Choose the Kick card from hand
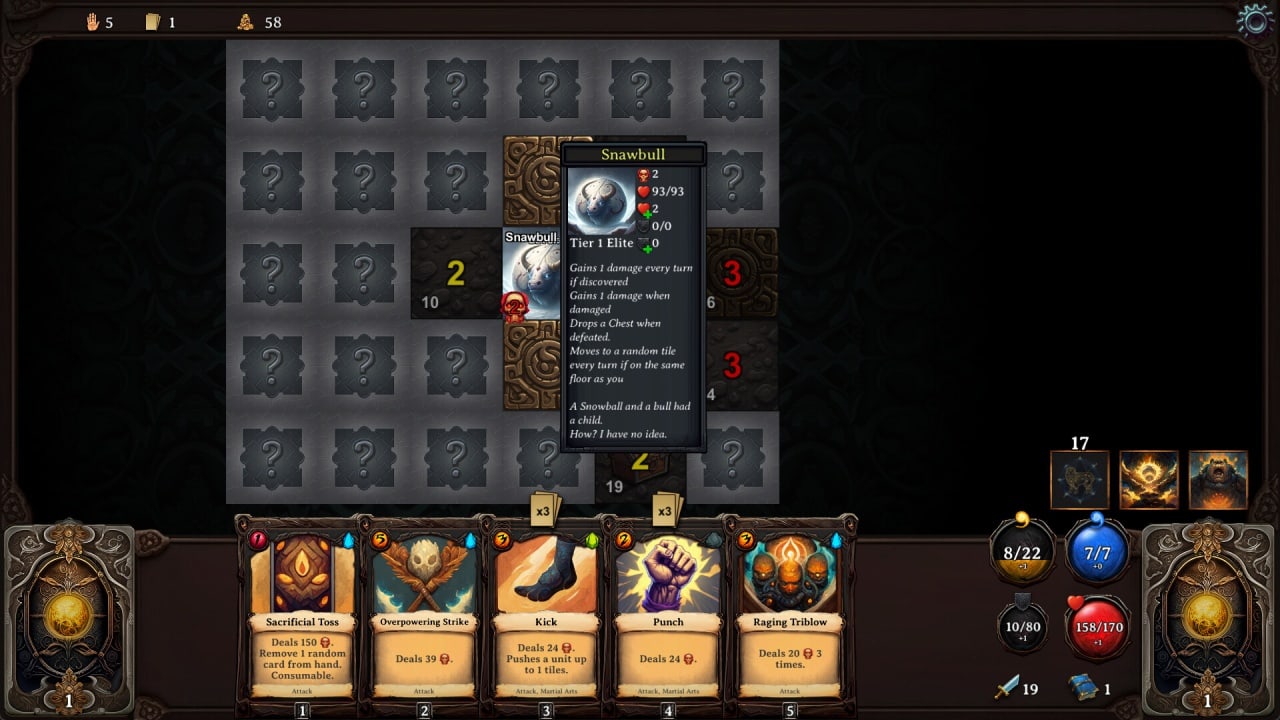The height and width of the screenshot is (720, 1280). coord(546,610)
